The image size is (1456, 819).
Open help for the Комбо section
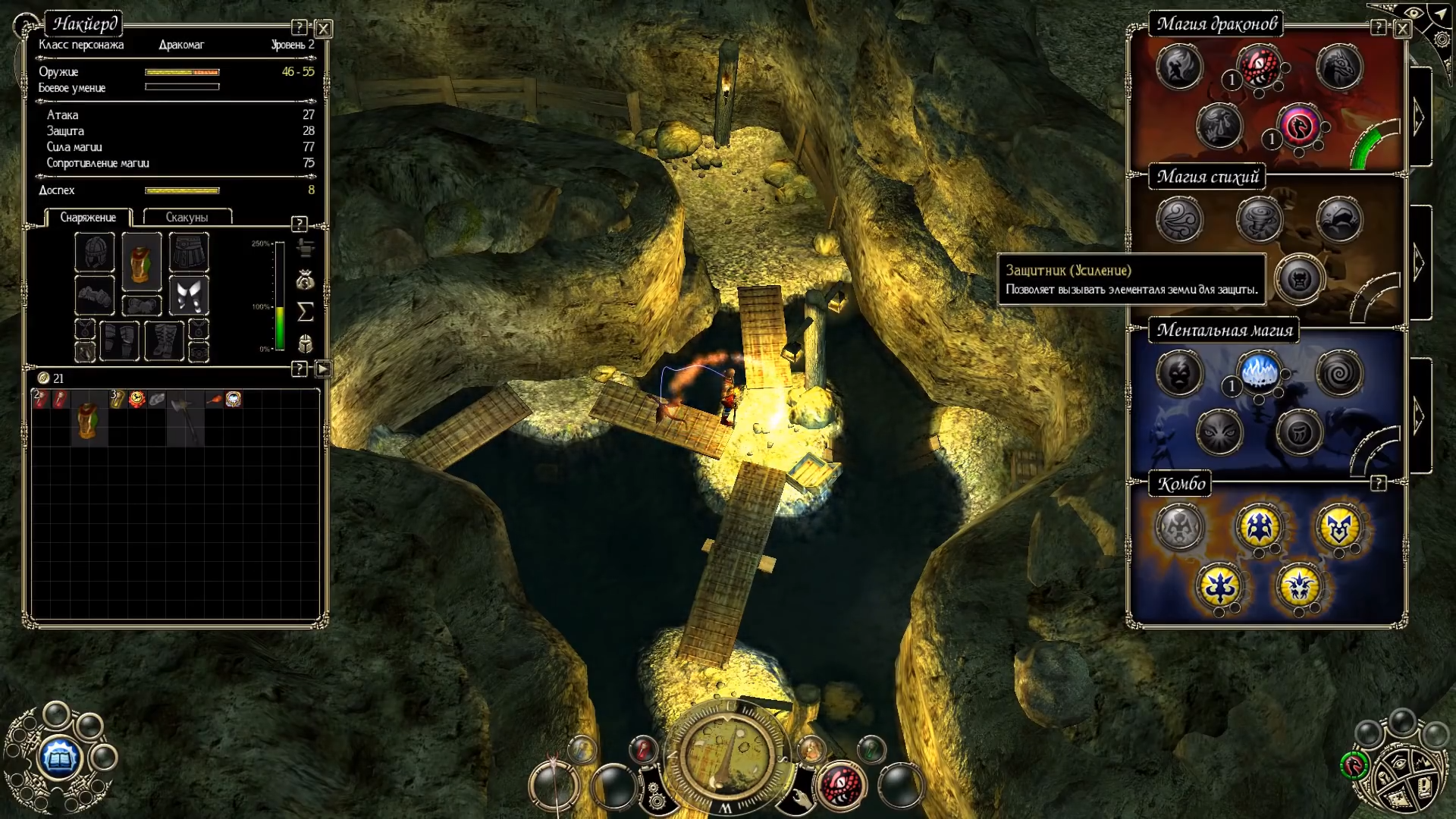point(1378,483)
